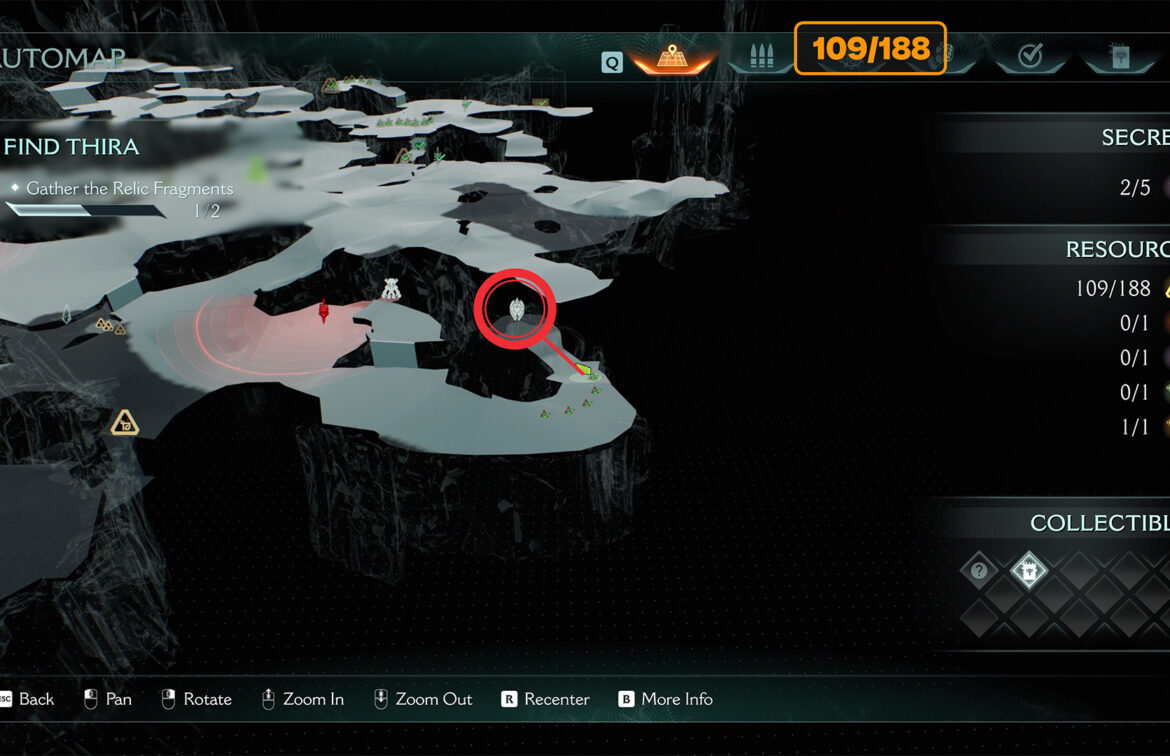Select the question mark collectible tile
Image resolution: width=1170 pixels, height=756 pixels.
(x=979, y=571)
